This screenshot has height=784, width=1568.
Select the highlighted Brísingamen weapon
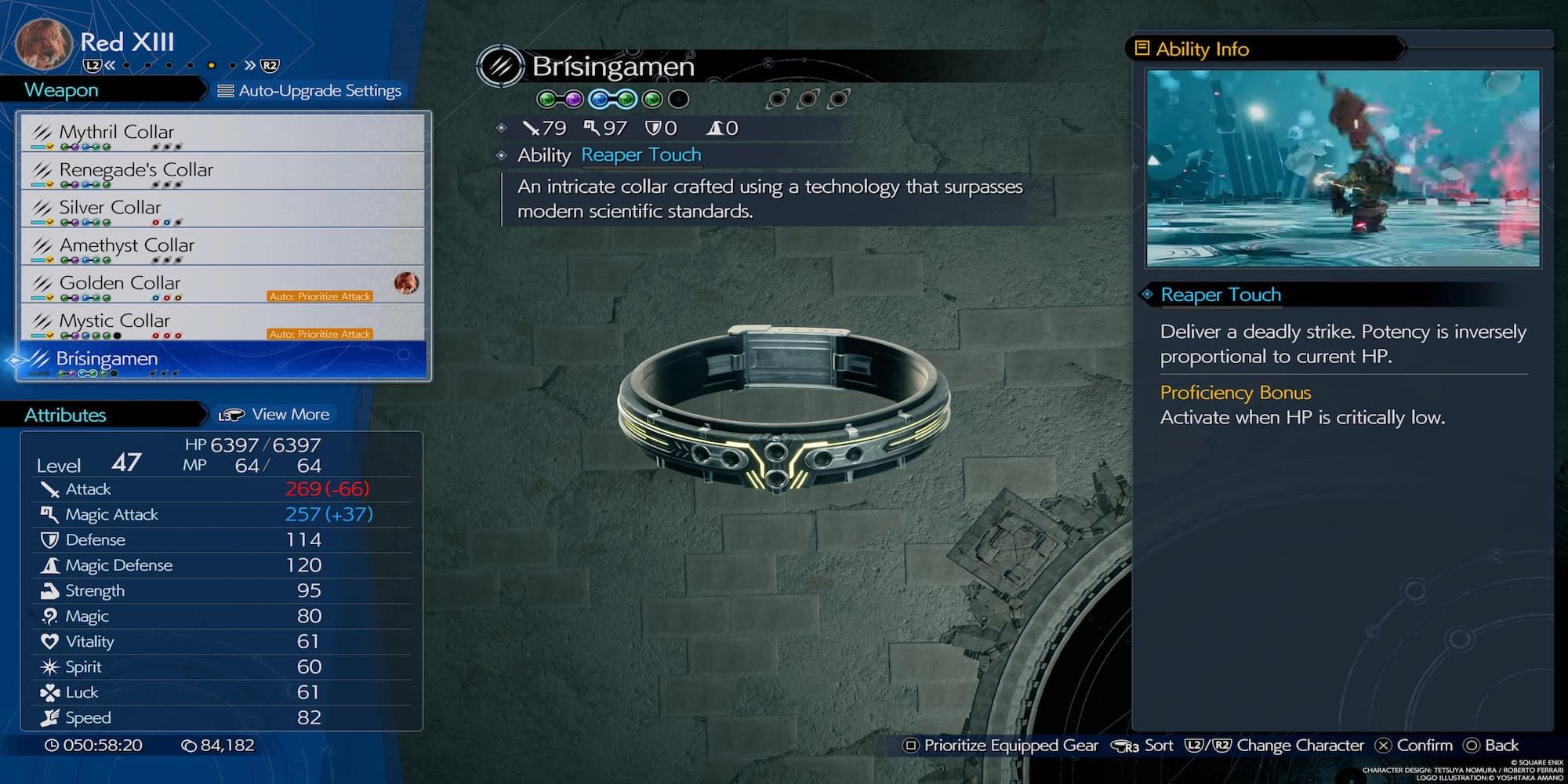coord(222,359)
